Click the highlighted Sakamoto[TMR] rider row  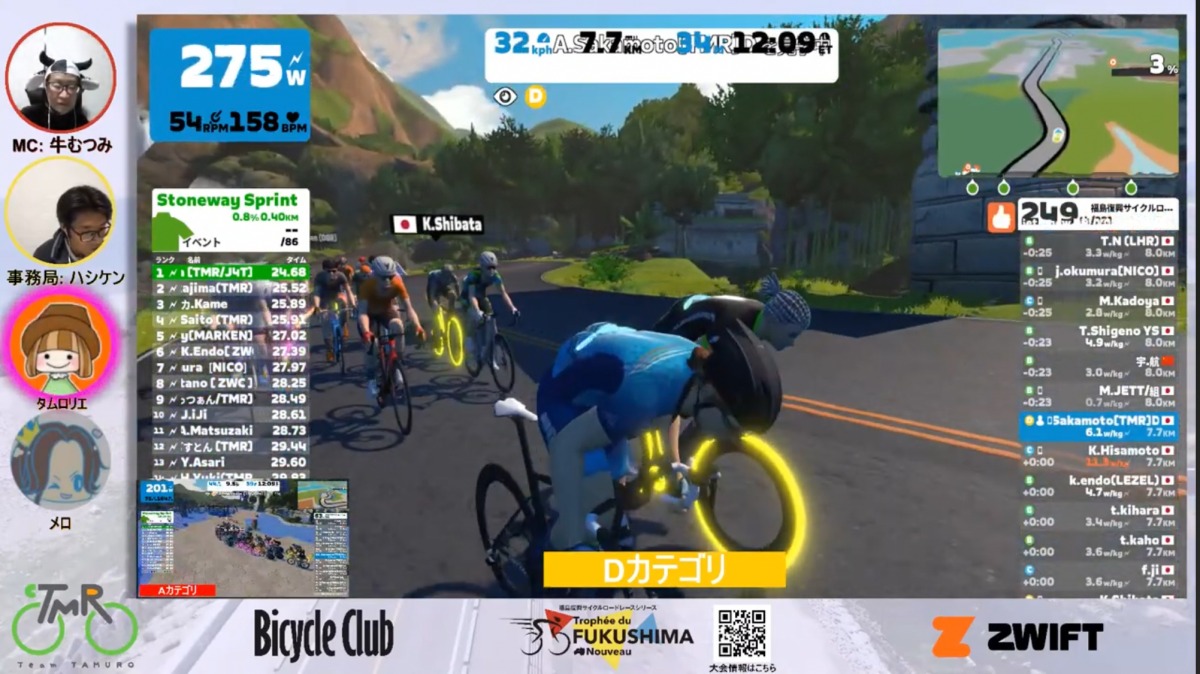(x=1098, y=427)
